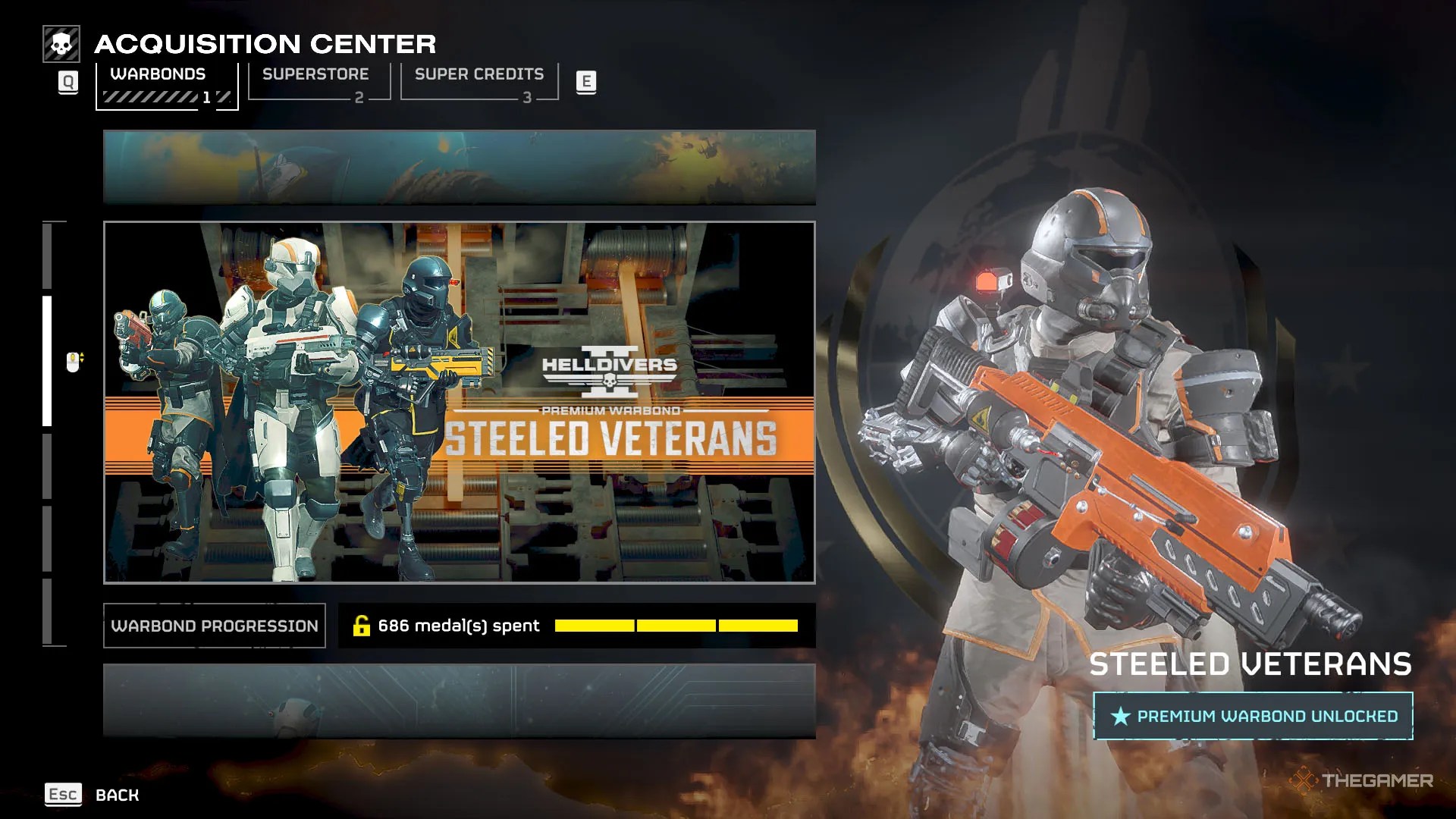
Task: Choose the warbond banner above Steeled Veterans
Action: pyautogui.click(x=459, y=167)
